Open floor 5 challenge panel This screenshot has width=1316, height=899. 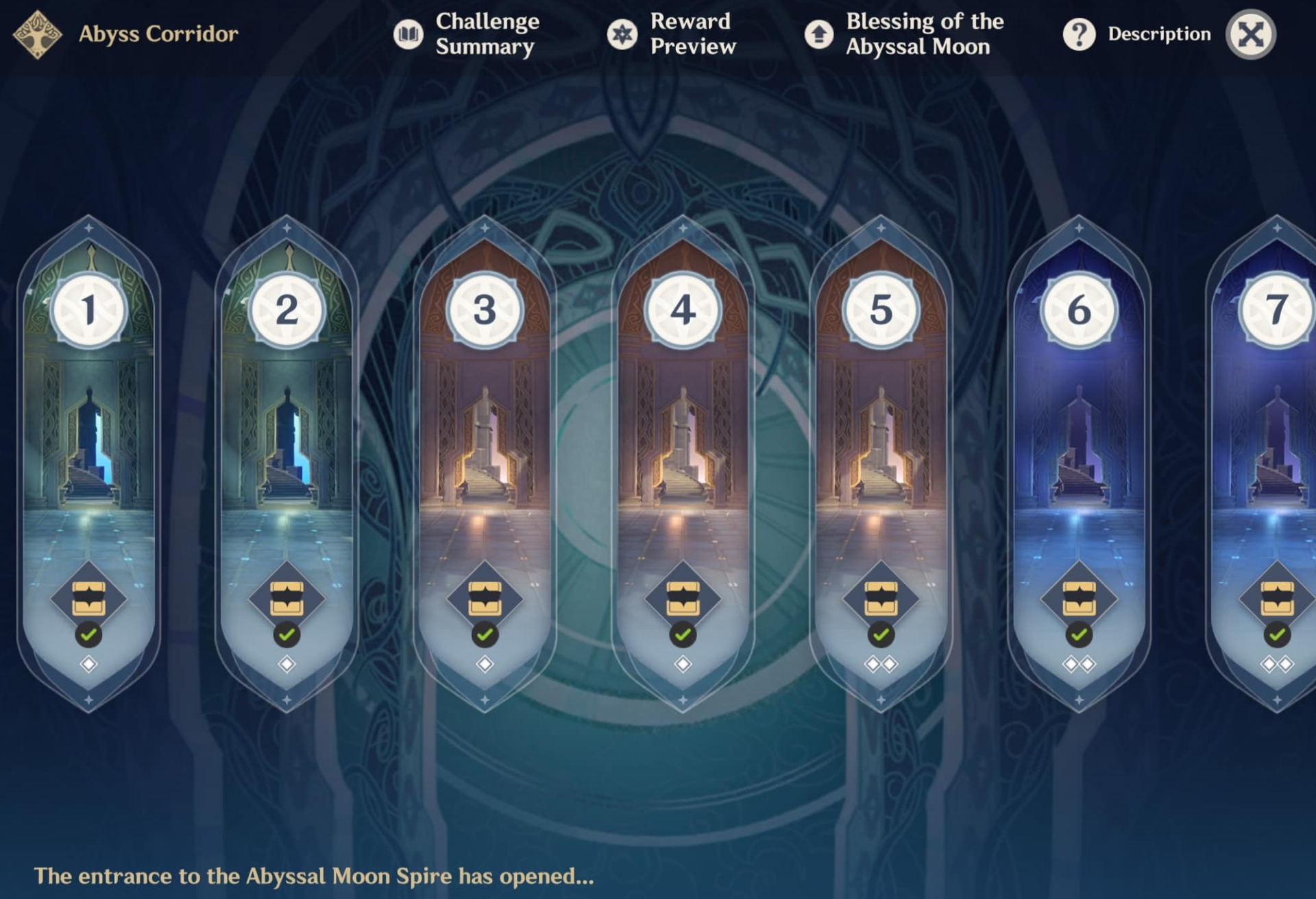(881, 439)
